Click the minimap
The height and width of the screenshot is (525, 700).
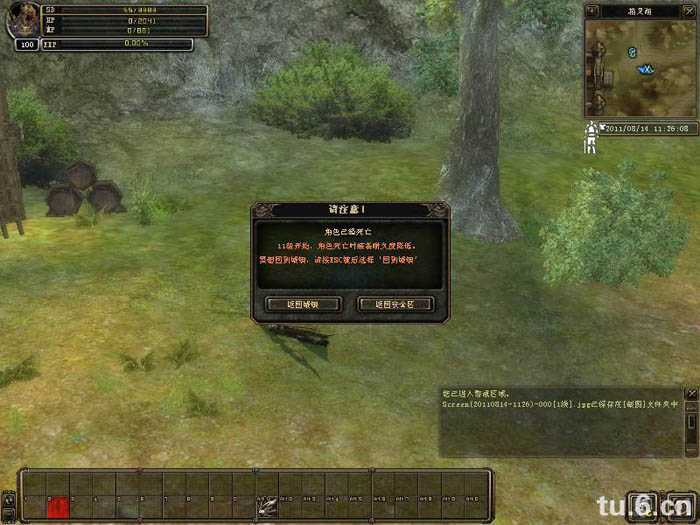coord(637,68)
